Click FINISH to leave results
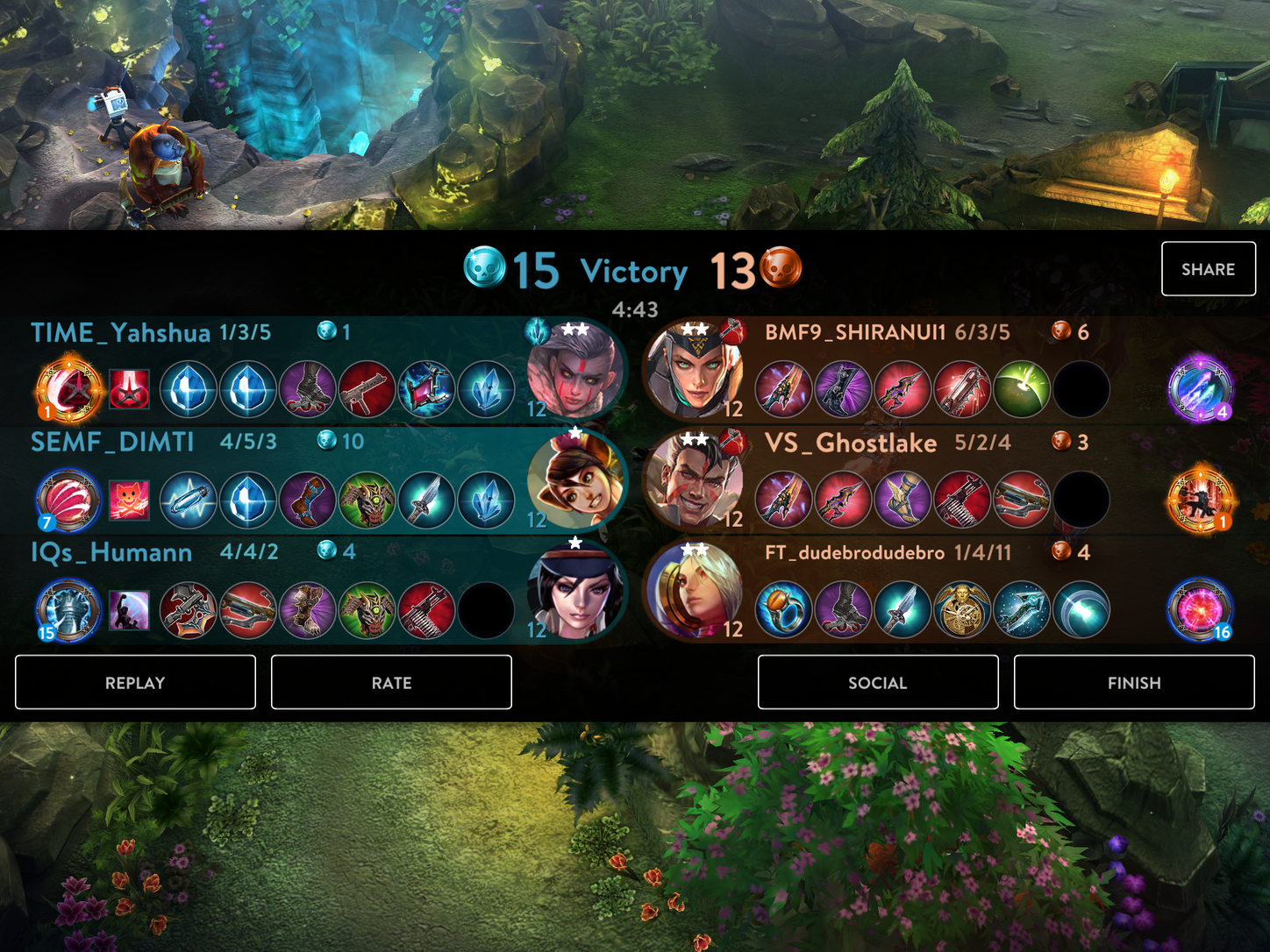The height and width of the screenshot is (952, 1270). click(1133, 682)
